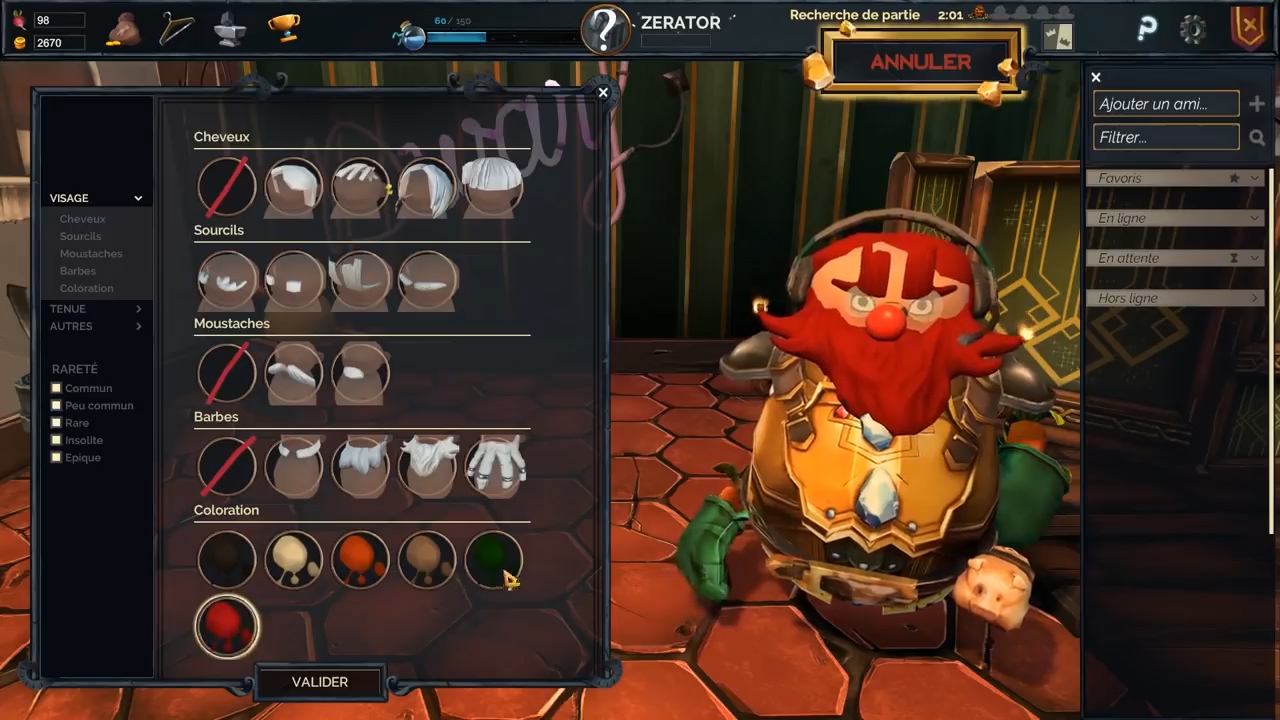The width and height of the screenshot is (1280, 720).
Task: Open the trophy achievements icon
Action: pos(284,28)
